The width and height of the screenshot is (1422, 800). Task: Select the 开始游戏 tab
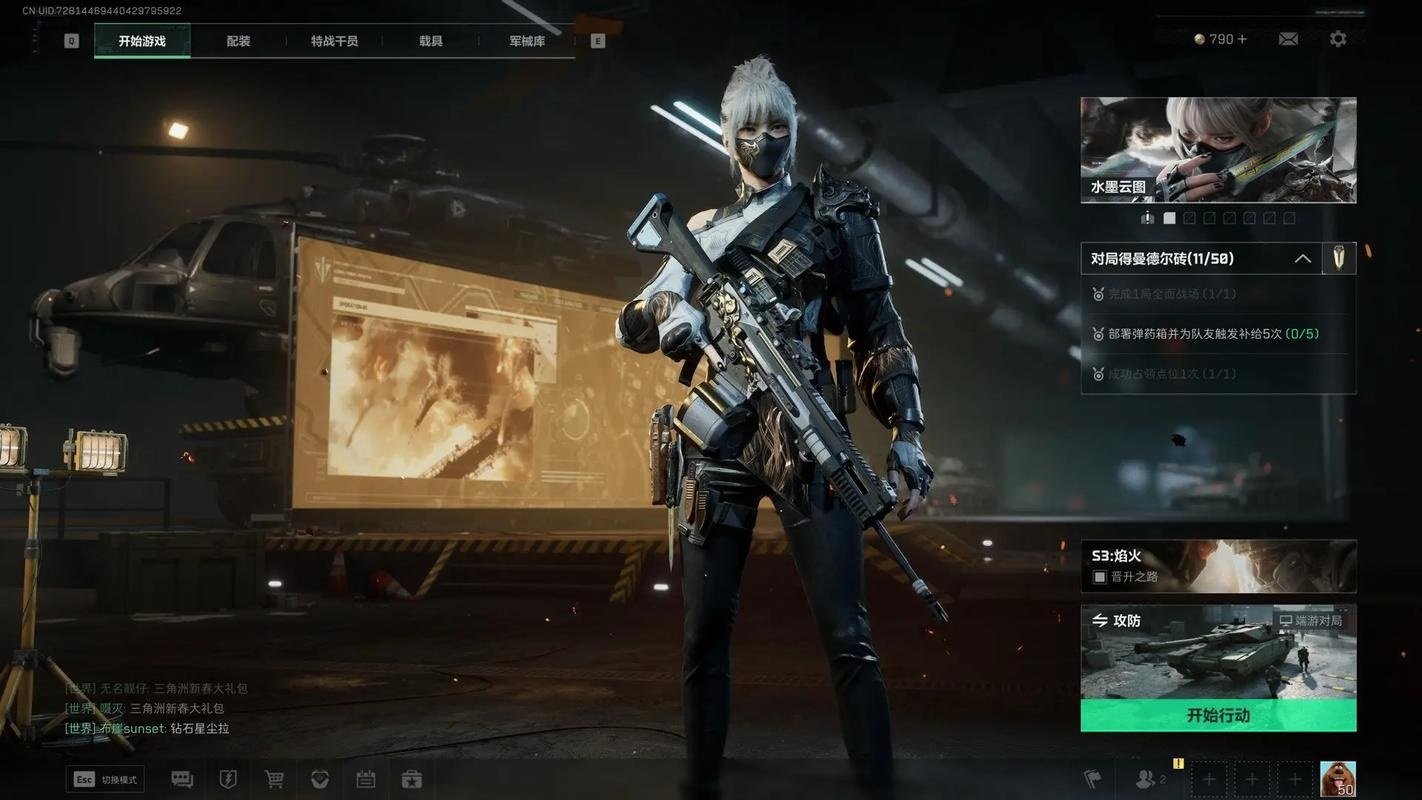click(142, 41)
